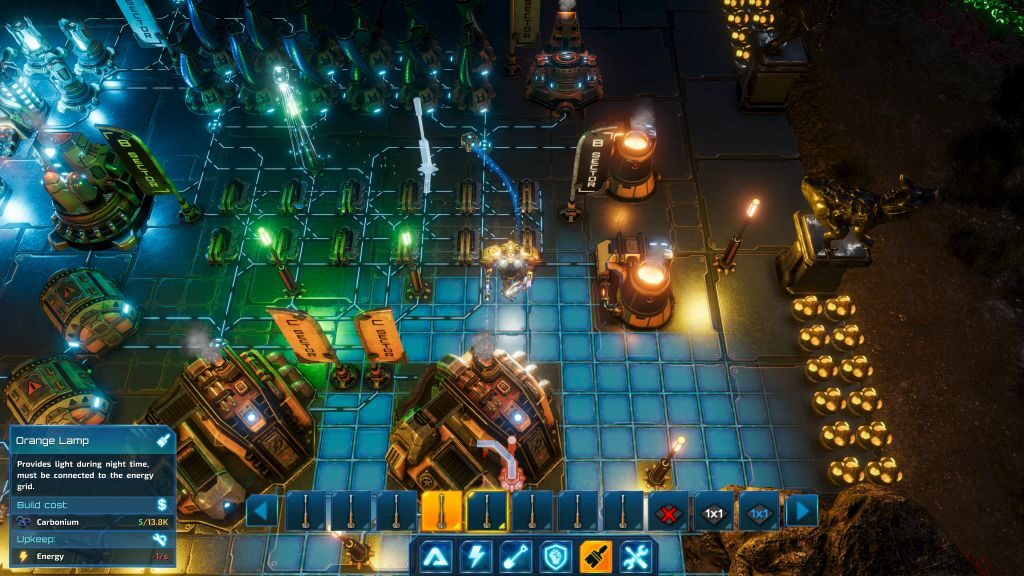Choose the red X build slot

(669, 511)
